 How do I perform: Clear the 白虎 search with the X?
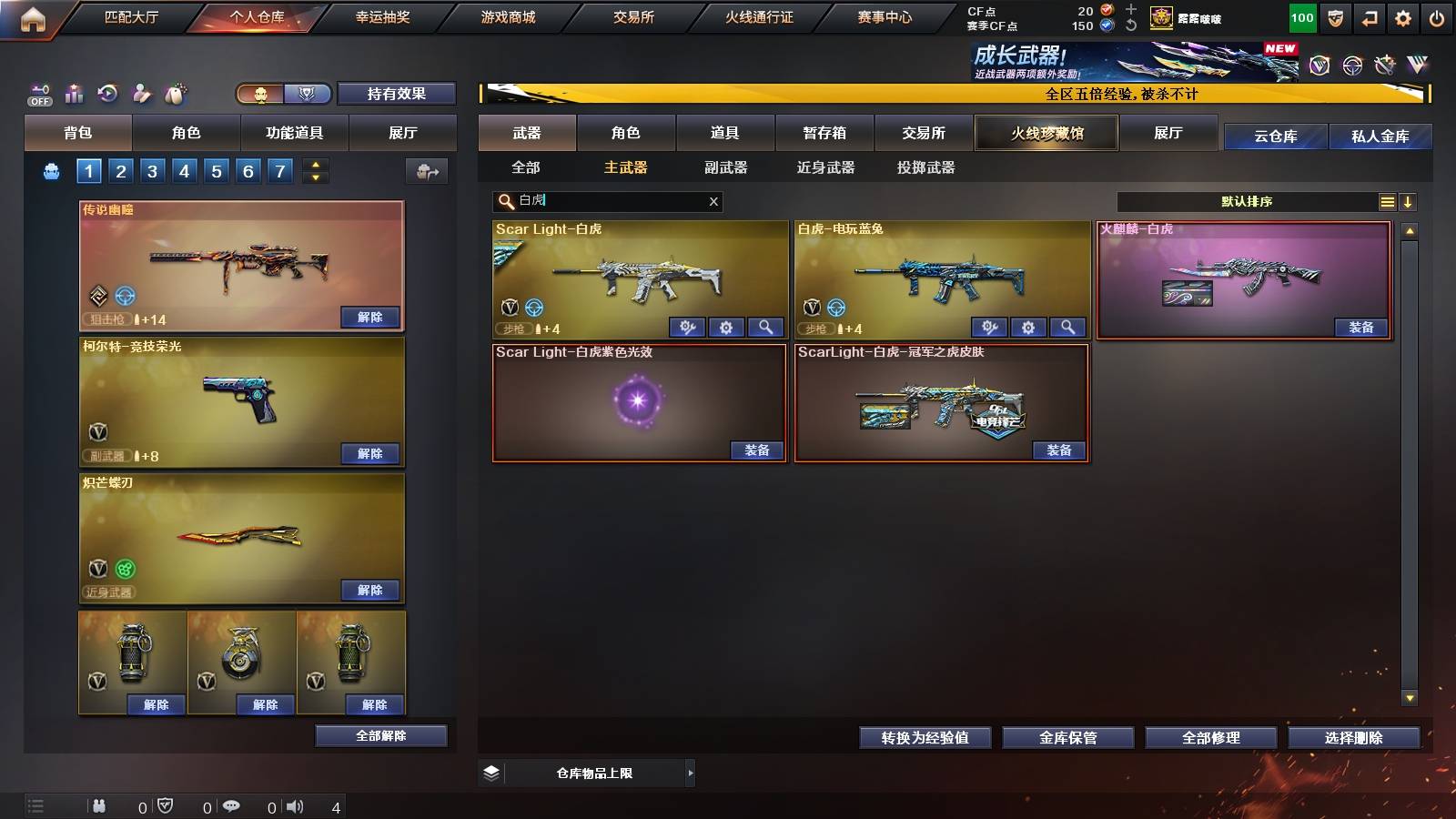pyautogui.click(x=714, y=201)
